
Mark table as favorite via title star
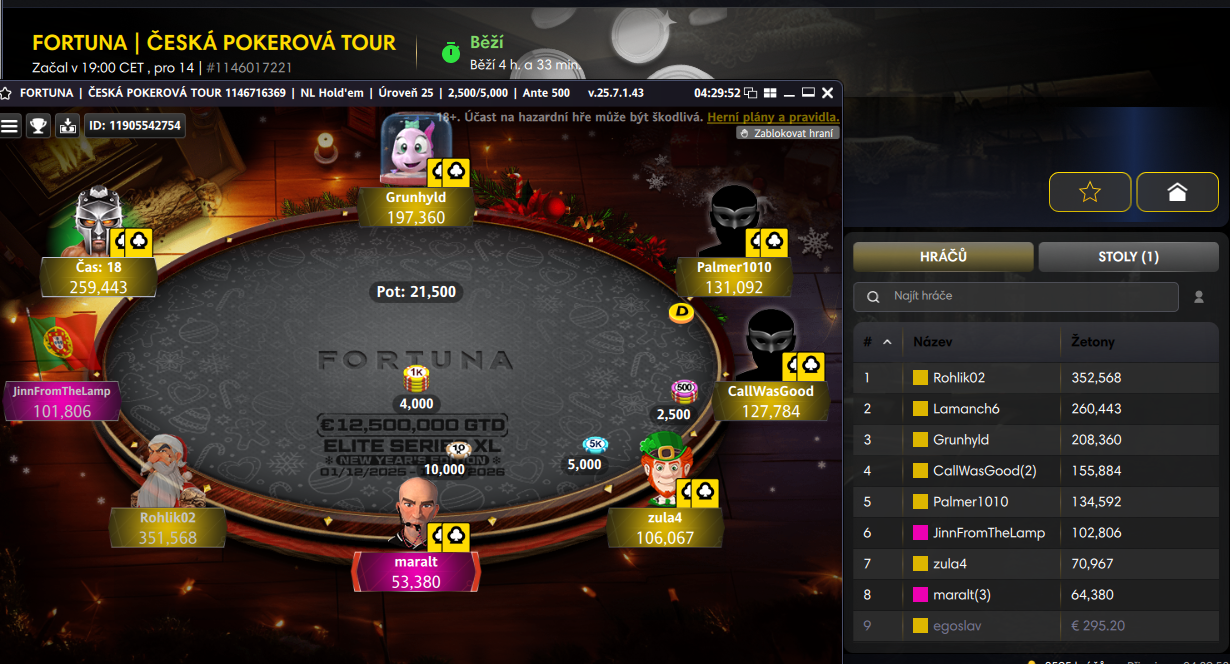7,93
